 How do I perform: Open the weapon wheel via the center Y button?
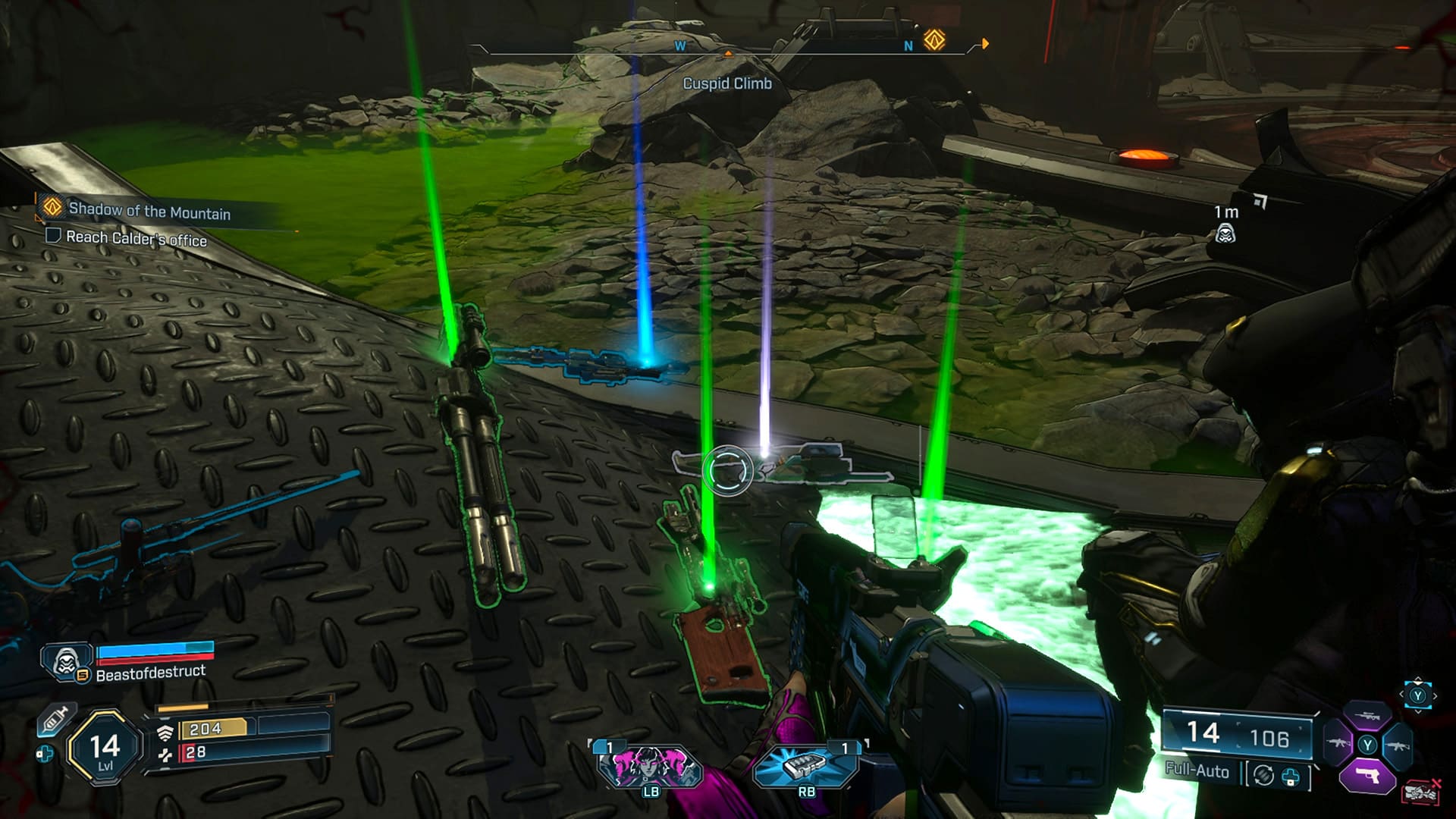pyautogui.click(x=1367, y=745)
